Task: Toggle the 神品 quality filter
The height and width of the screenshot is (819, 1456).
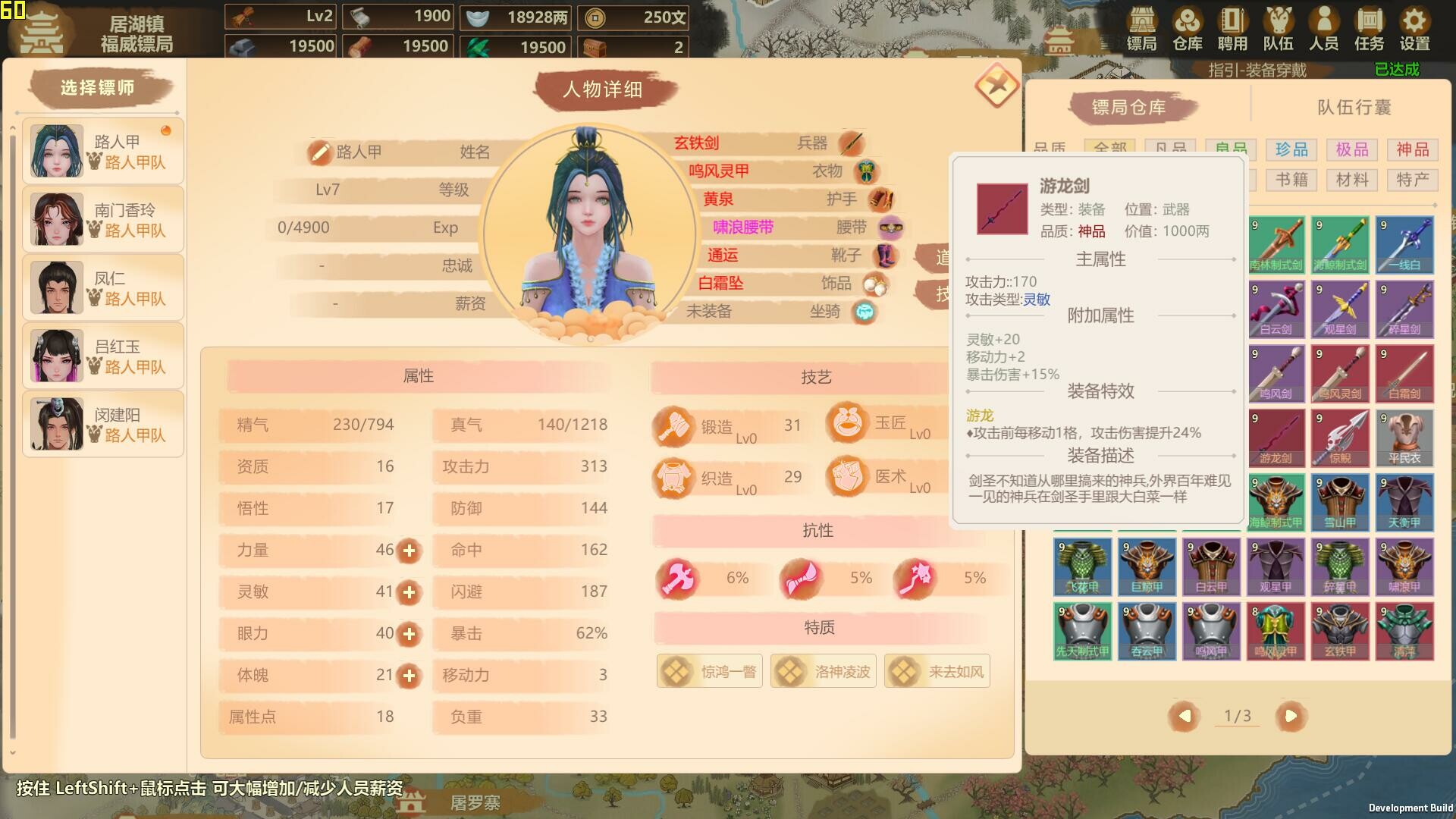Action: (x=1412, y=149)
